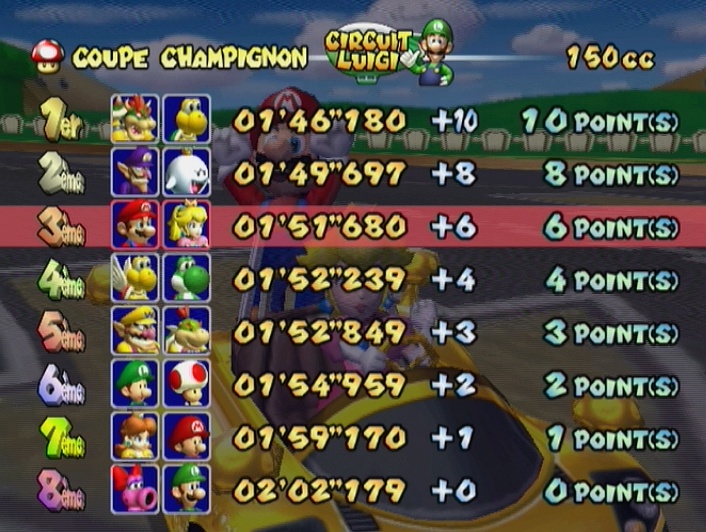This screenshot has width=706, height=532.
Task: Select the highlighted 3ème rank badge
Action: [x=60, y=226]
